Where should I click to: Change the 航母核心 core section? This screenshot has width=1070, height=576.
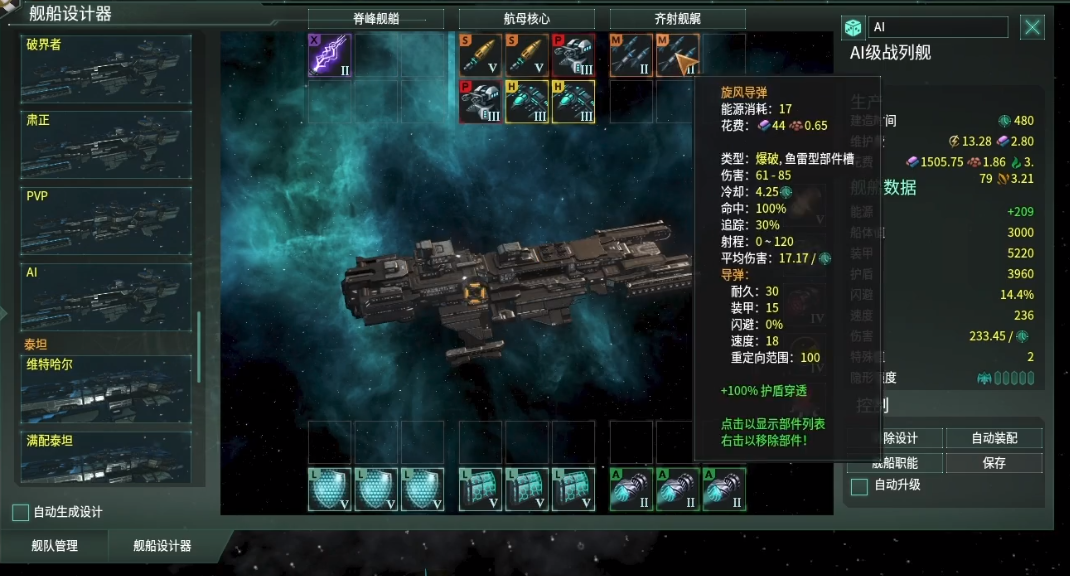(x=527, y=19)
